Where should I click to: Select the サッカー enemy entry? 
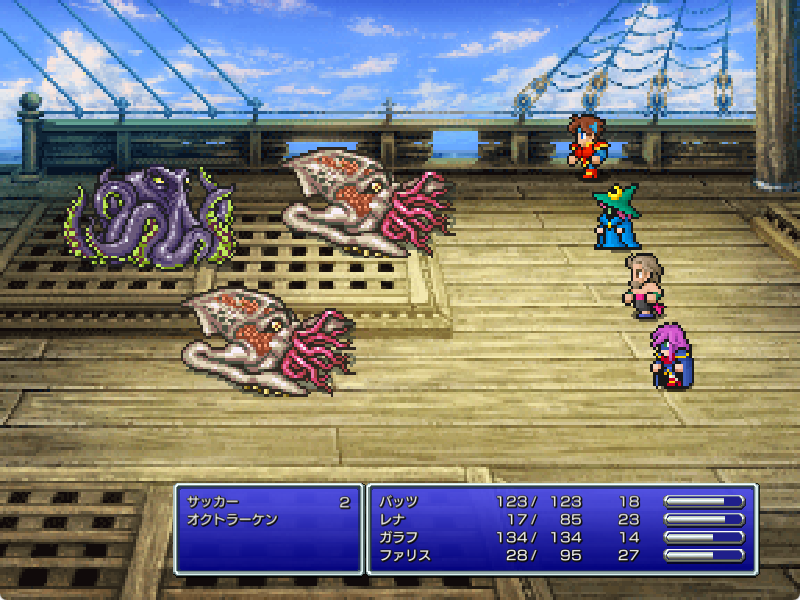coord(213,502)
